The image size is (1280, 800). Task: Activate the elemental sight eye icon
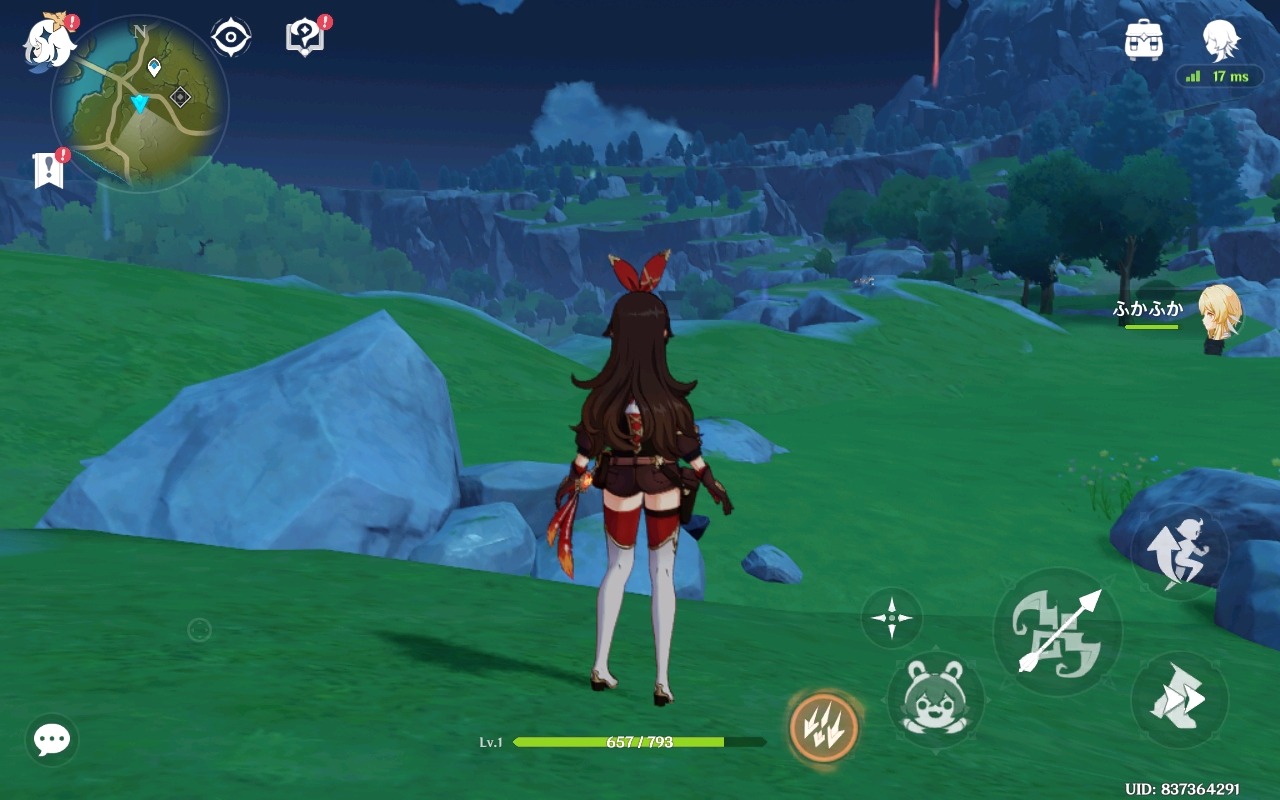[231, 38]
